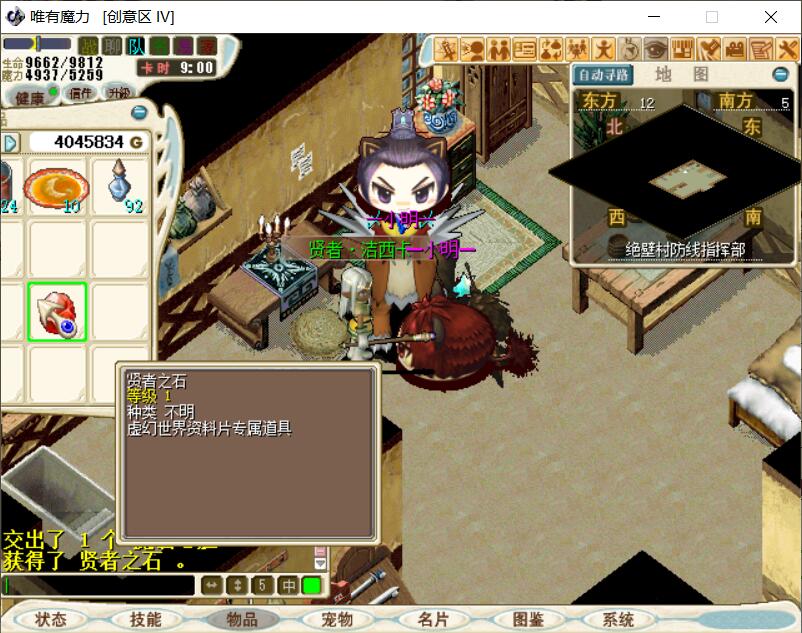The width and height of the screenshot is (802, 633).
Task: Click the 自动寻路 auto-pathfinding button
Action: point(604,75)
